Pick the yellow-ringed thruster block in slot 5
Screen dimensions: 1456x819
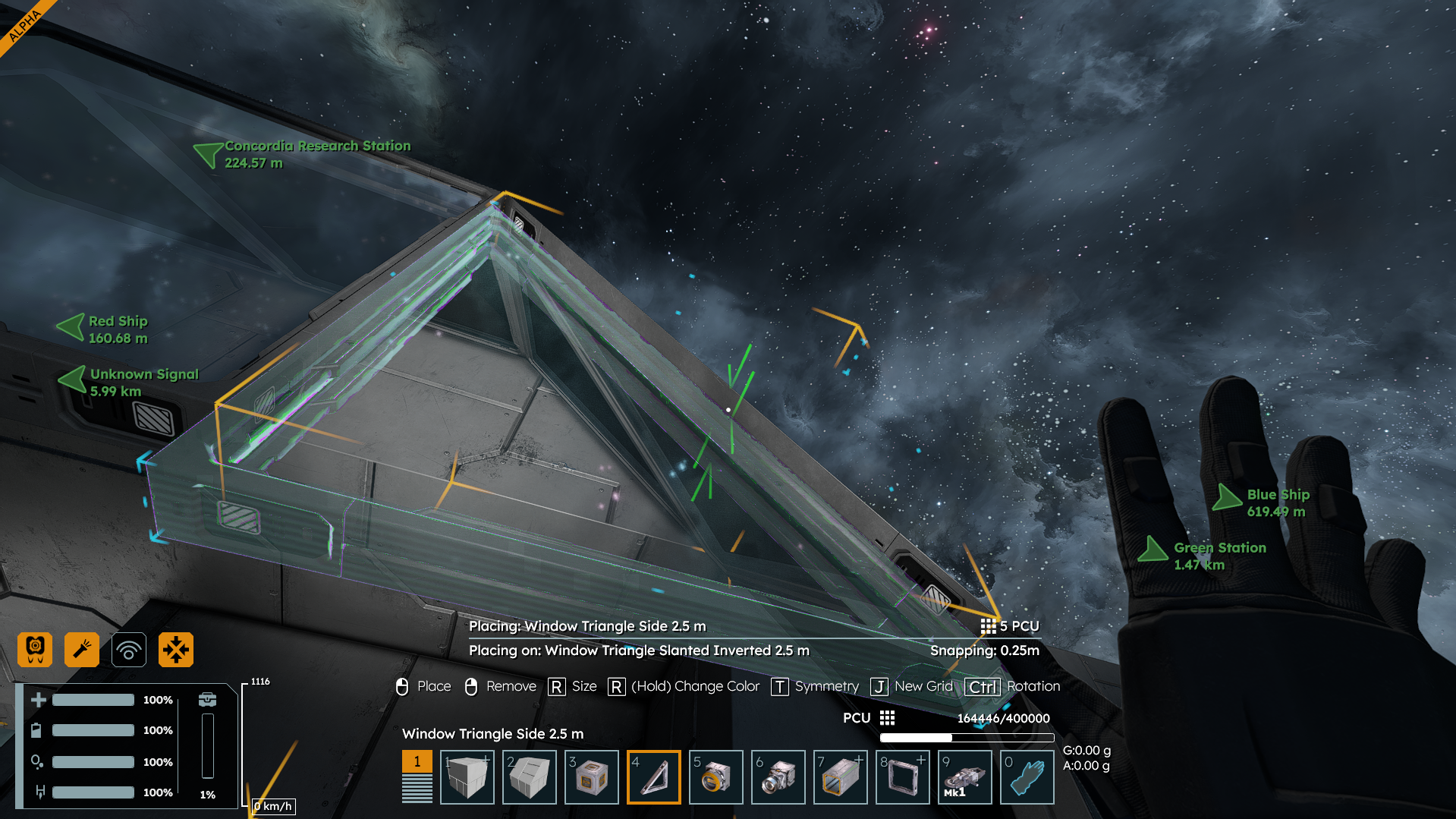[715, 777]
